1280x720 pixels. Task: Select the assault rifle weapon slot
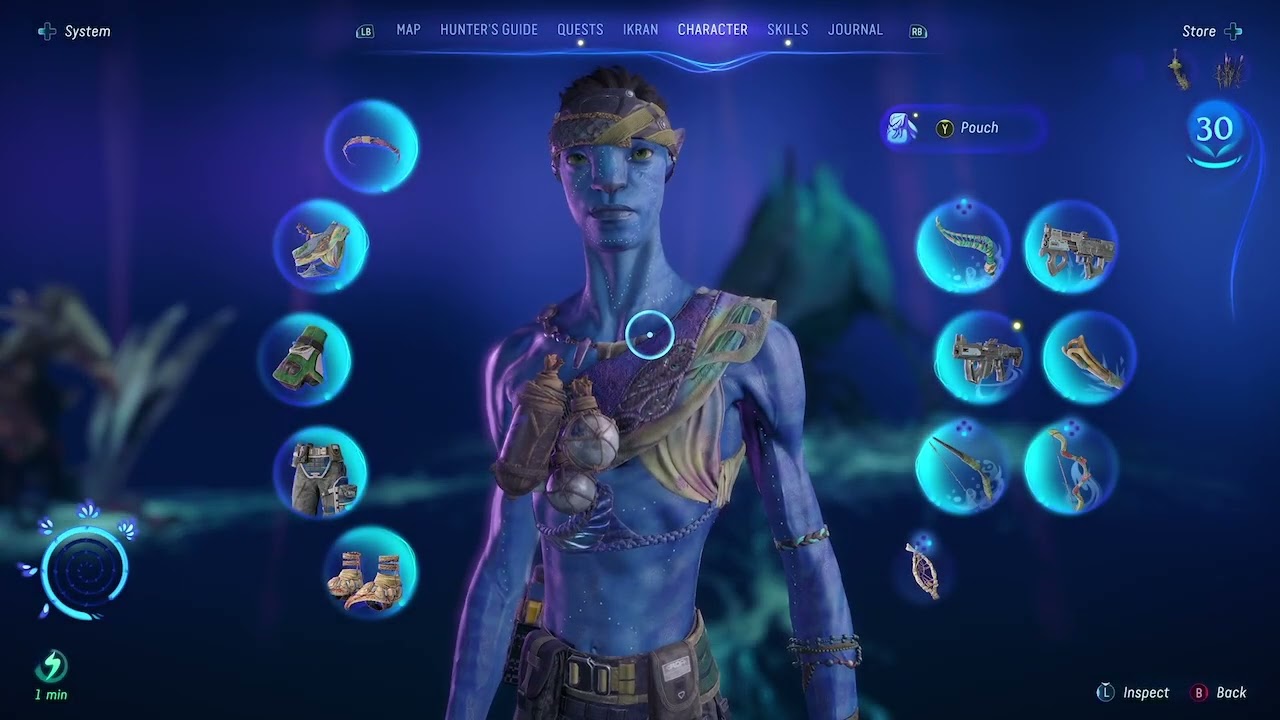1070,247
